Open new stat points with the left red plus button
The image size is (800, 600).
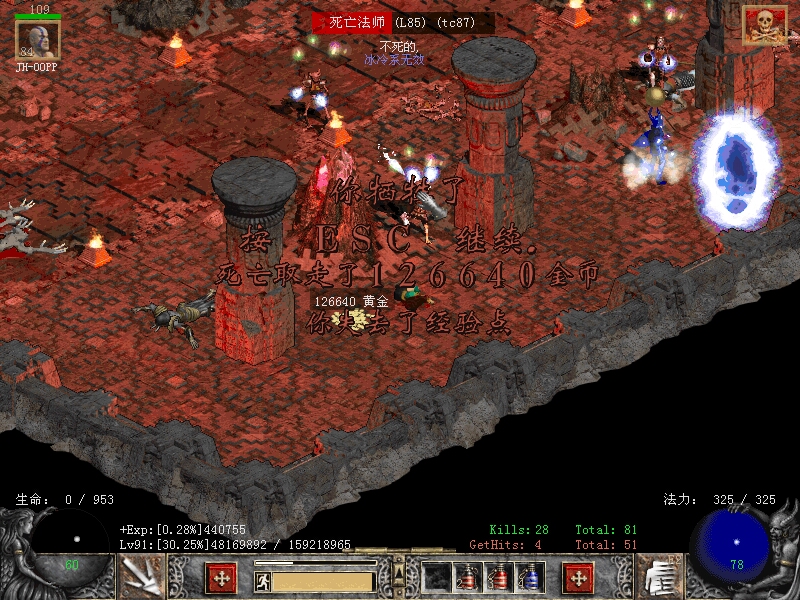[x=221, y=577]
